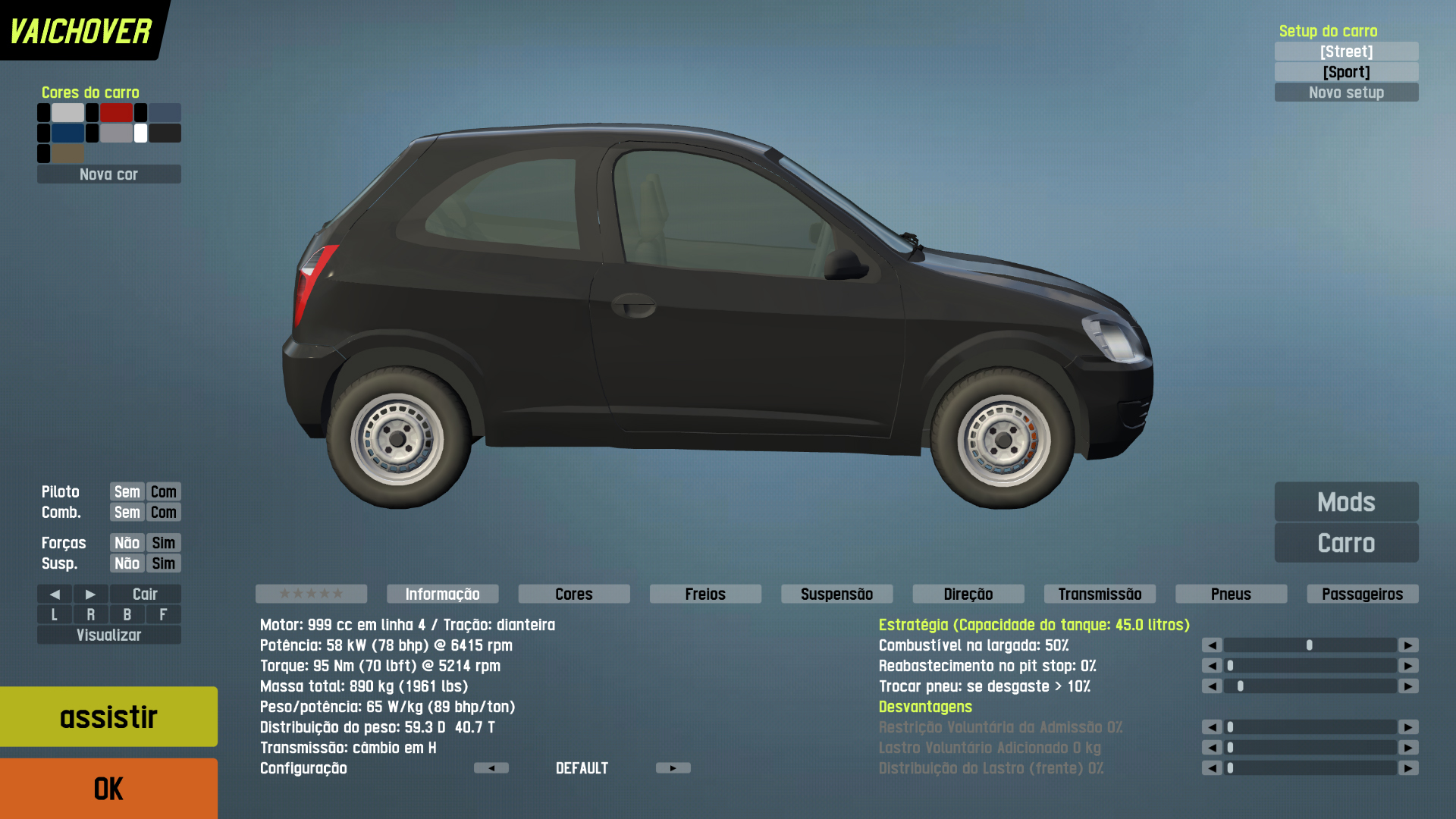
Task: Select the [Sport] car setup
Action: pyautogui.click(x=1346, y=72)
